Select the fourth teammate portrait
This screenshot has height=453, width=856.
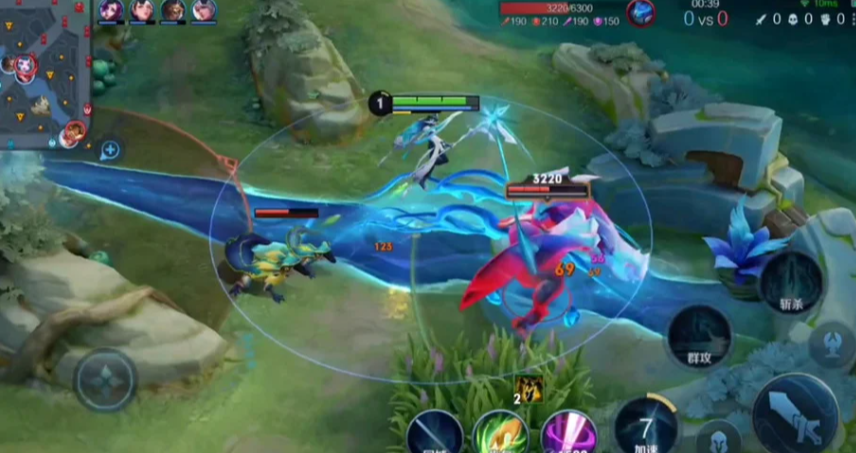tap(204, 11)
